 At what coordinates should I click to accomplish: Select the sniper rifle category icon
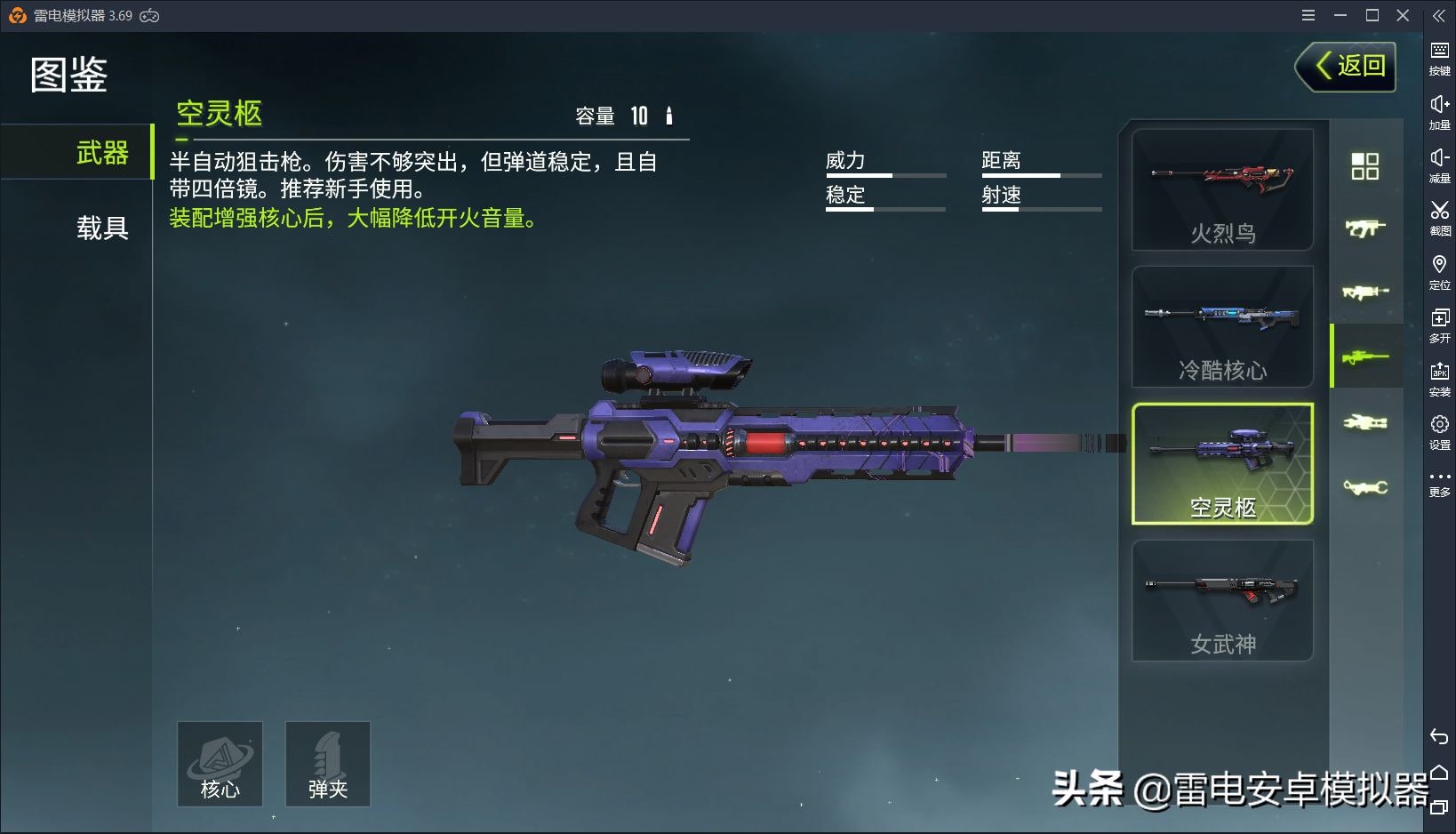[x=1364, y=357]
